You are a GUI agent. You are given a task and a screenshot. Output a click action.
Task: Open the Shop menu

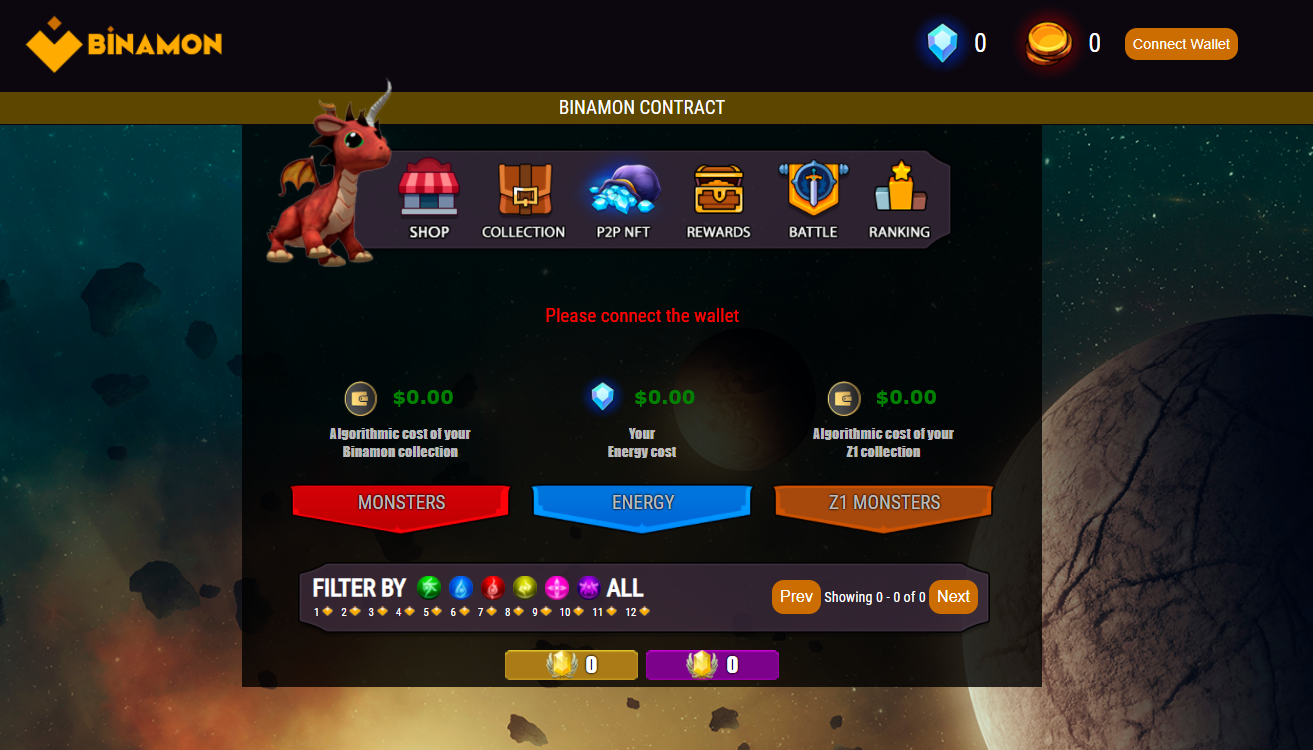pos(429,200)
